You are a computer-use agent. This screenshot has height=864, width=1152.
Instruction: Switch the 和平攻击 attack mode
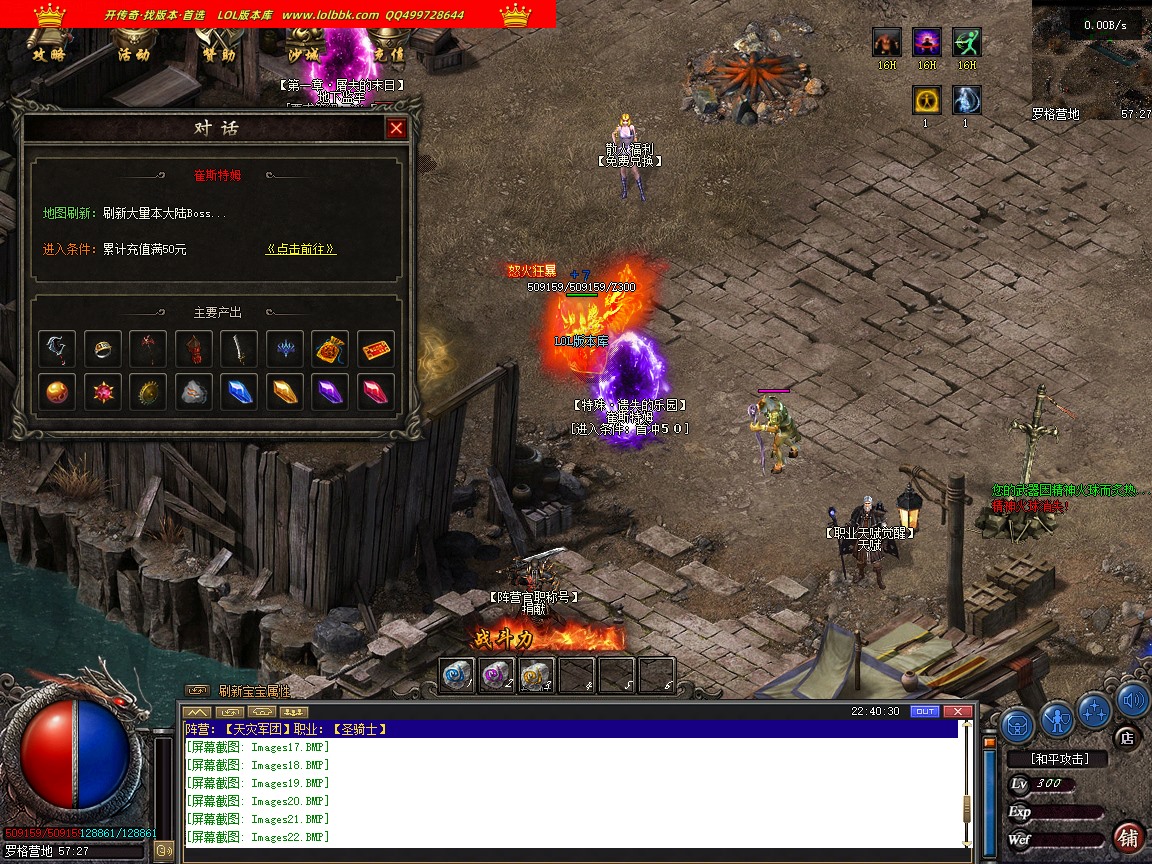(1059, 759)
